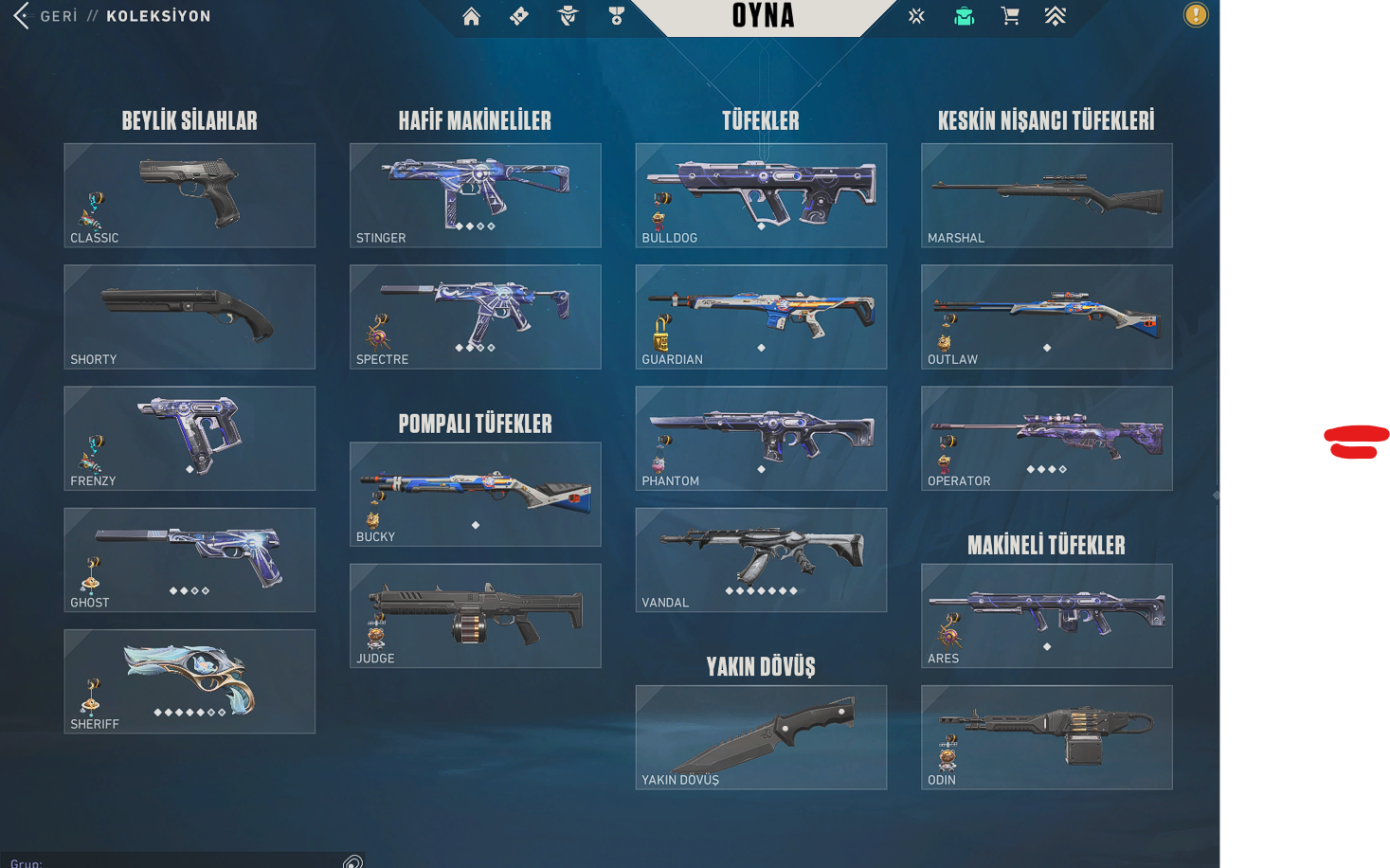Viewport: 1390px width, 868px height.
Task: Choose the Vandal rifle slot
Action: tap(761, 559)
